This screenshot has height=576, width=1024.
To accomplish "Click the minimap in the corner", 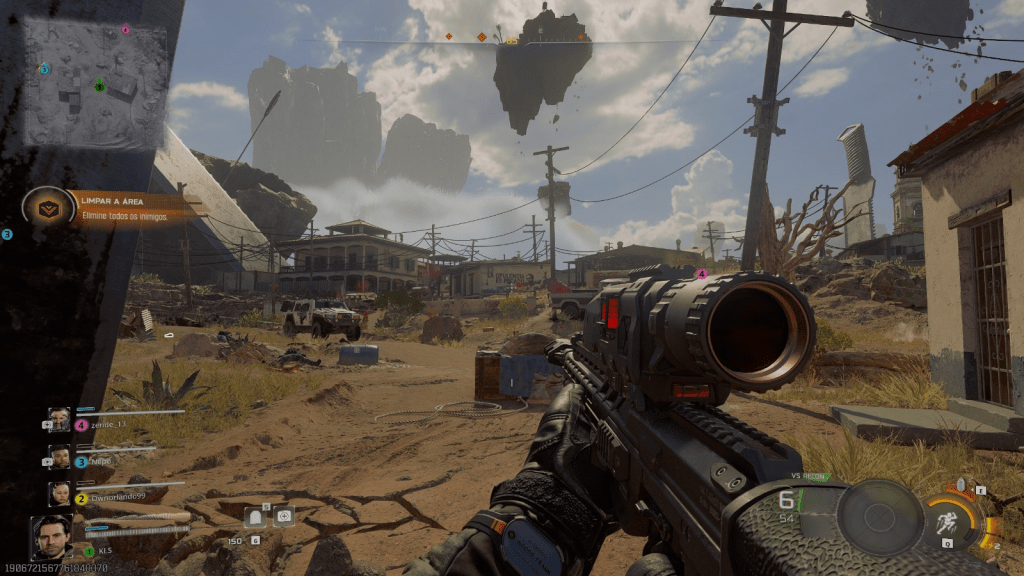I will (95, 84).
